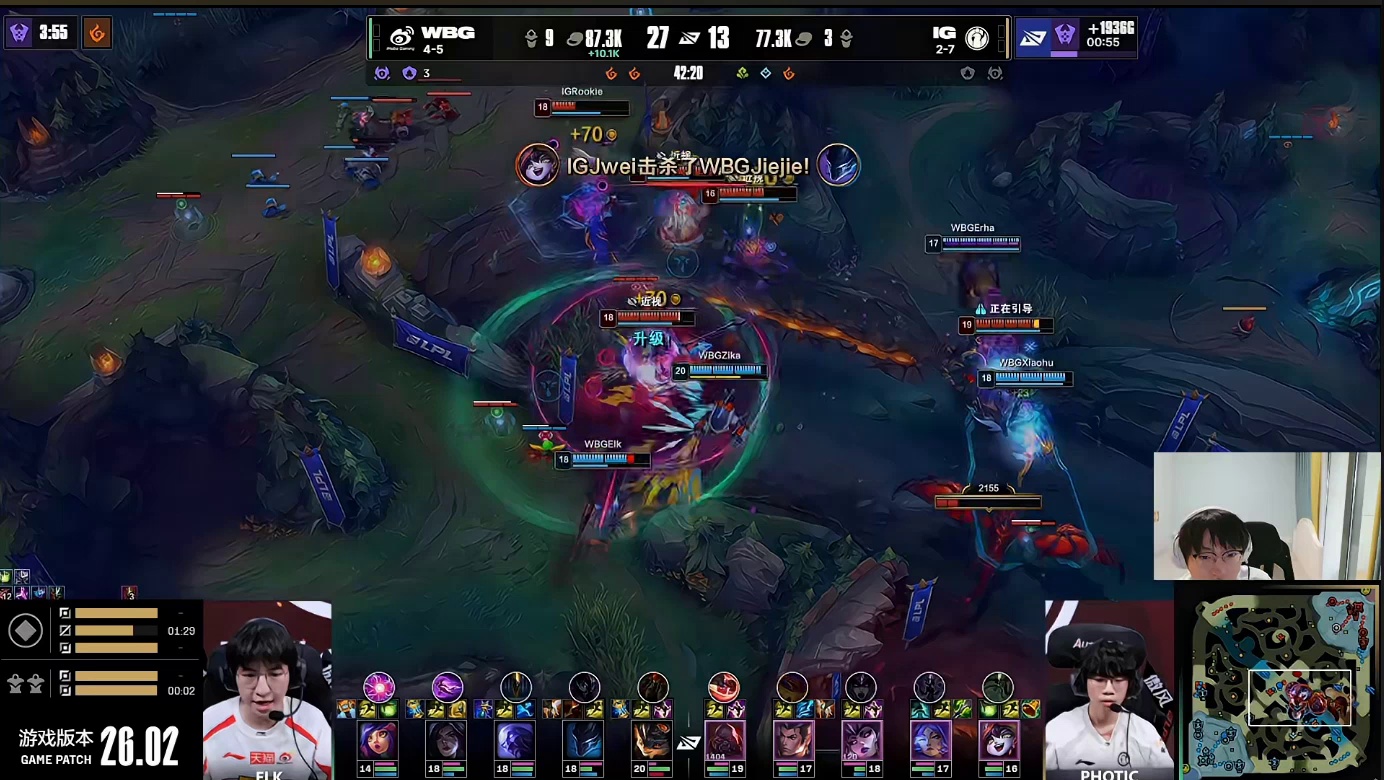Click the Baron power play gold tracker
This screenshot has width=1384, height=780.
tap(1076, 38)
